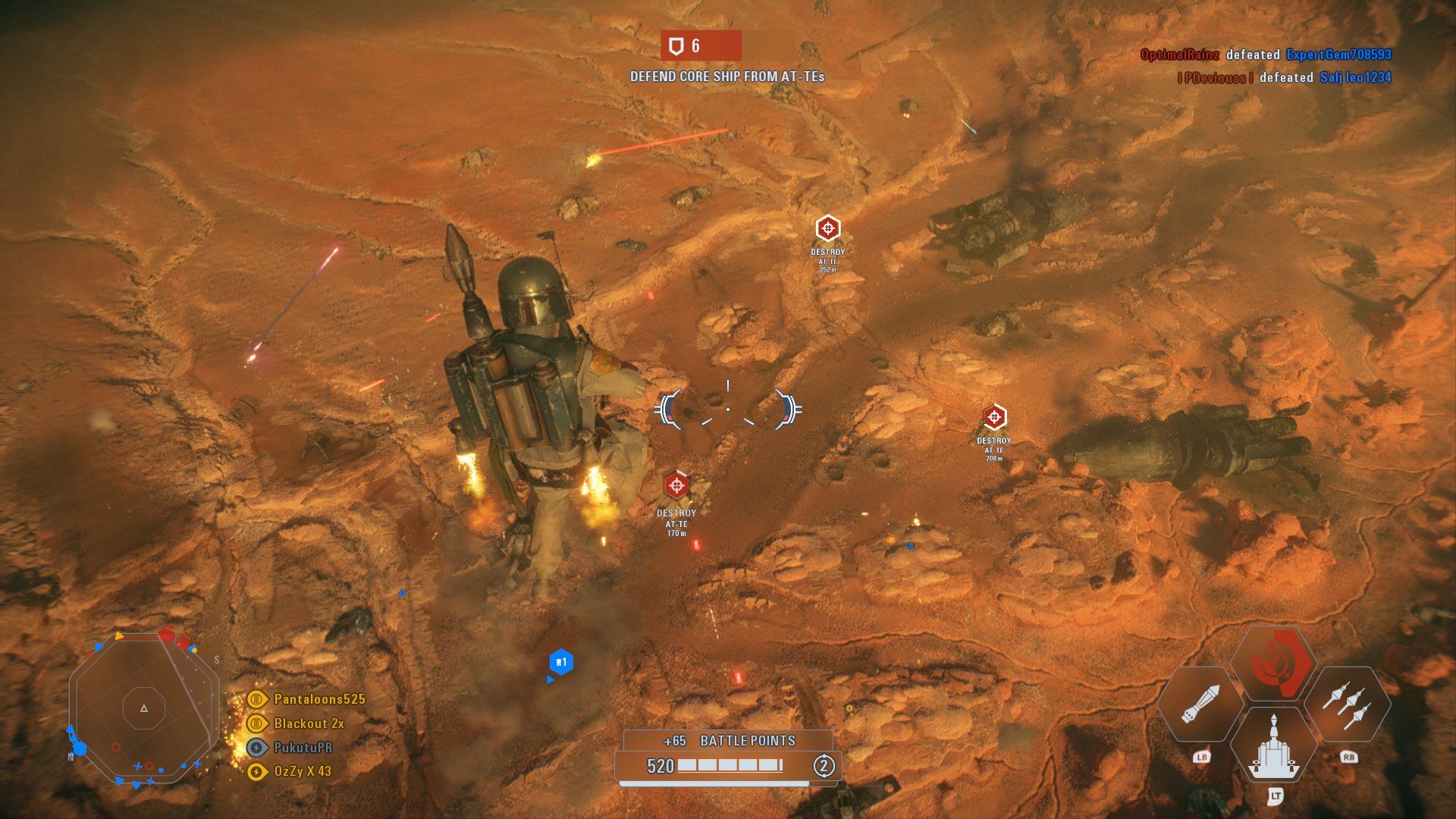Click the blue squadmate hexagon marker
The height and width of the screenshot is (819, 1456).
[560, 663]
